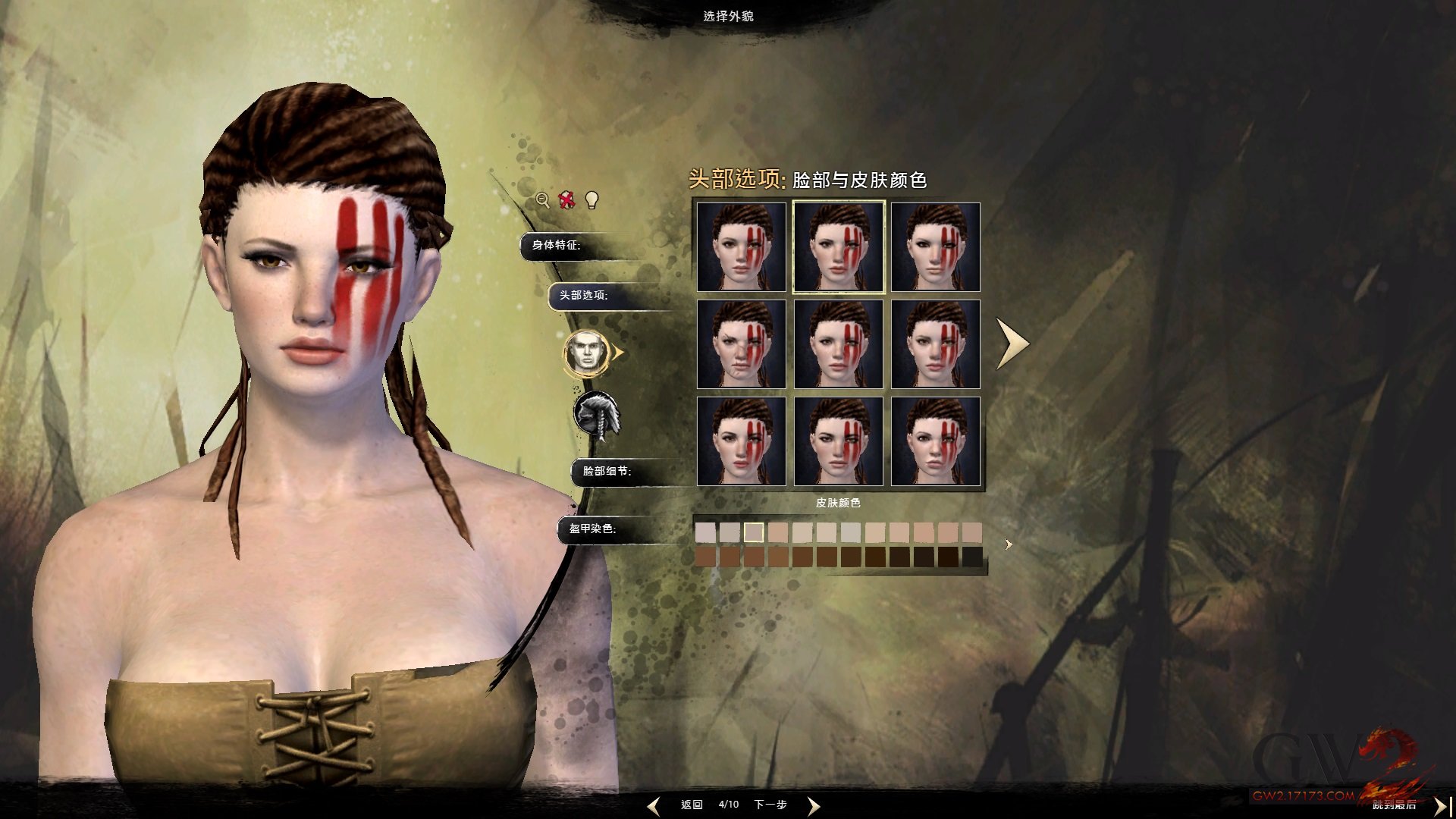Viewport: 1456px width, 819px height.
Task: Show next page of face presets
Action: (x=1012, y=344)
